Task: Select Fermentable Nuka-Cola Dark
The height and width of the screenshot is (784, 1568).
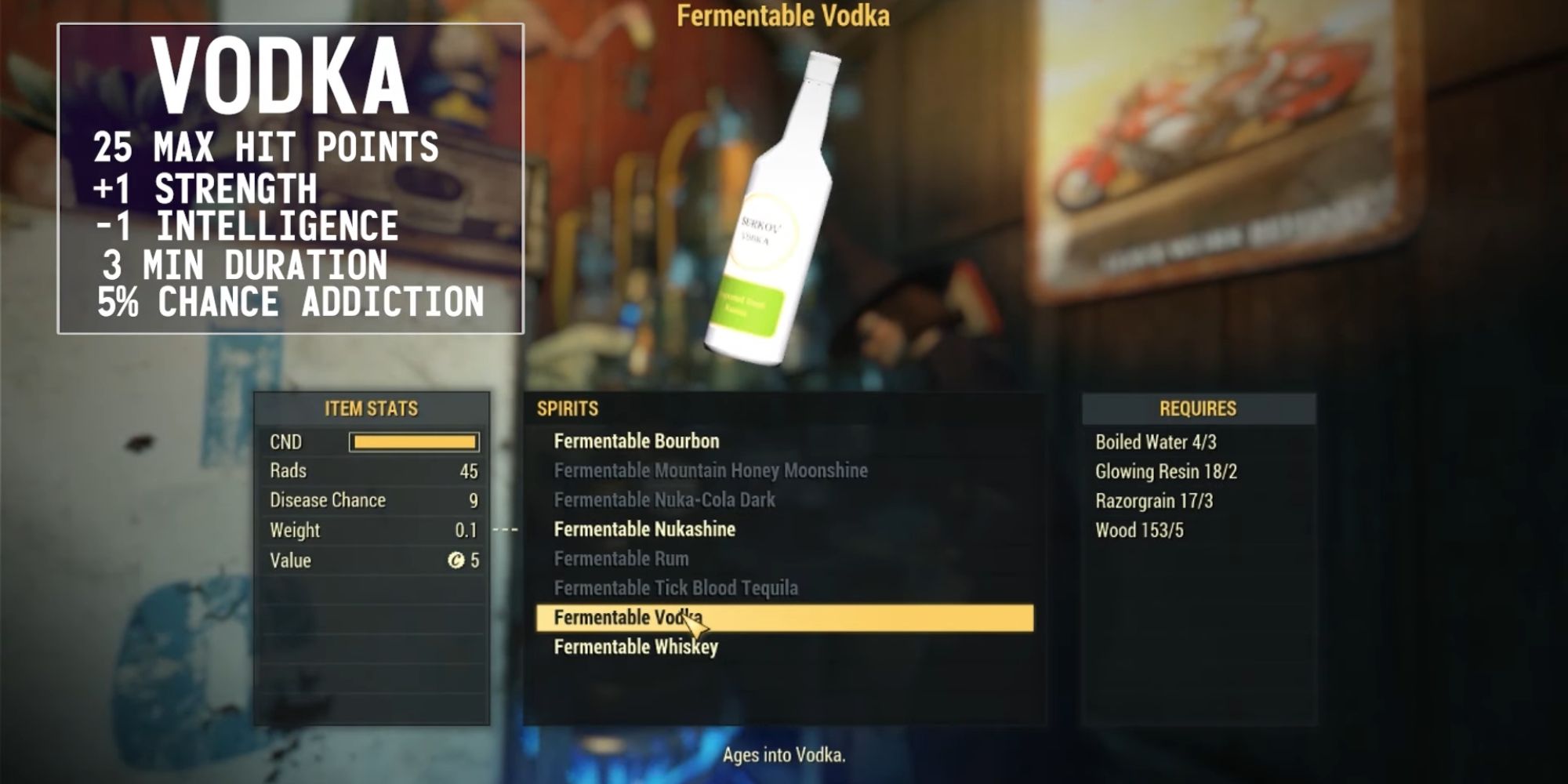Action: point(664,499)
